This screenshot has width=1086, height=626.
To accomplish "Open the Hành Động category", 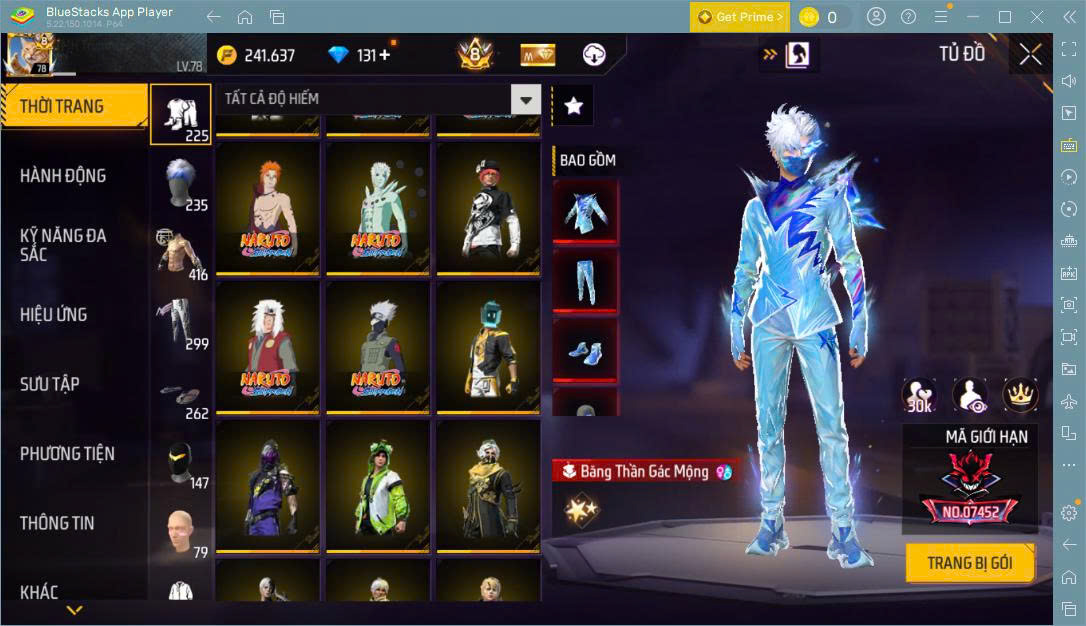I will [63, 176].
